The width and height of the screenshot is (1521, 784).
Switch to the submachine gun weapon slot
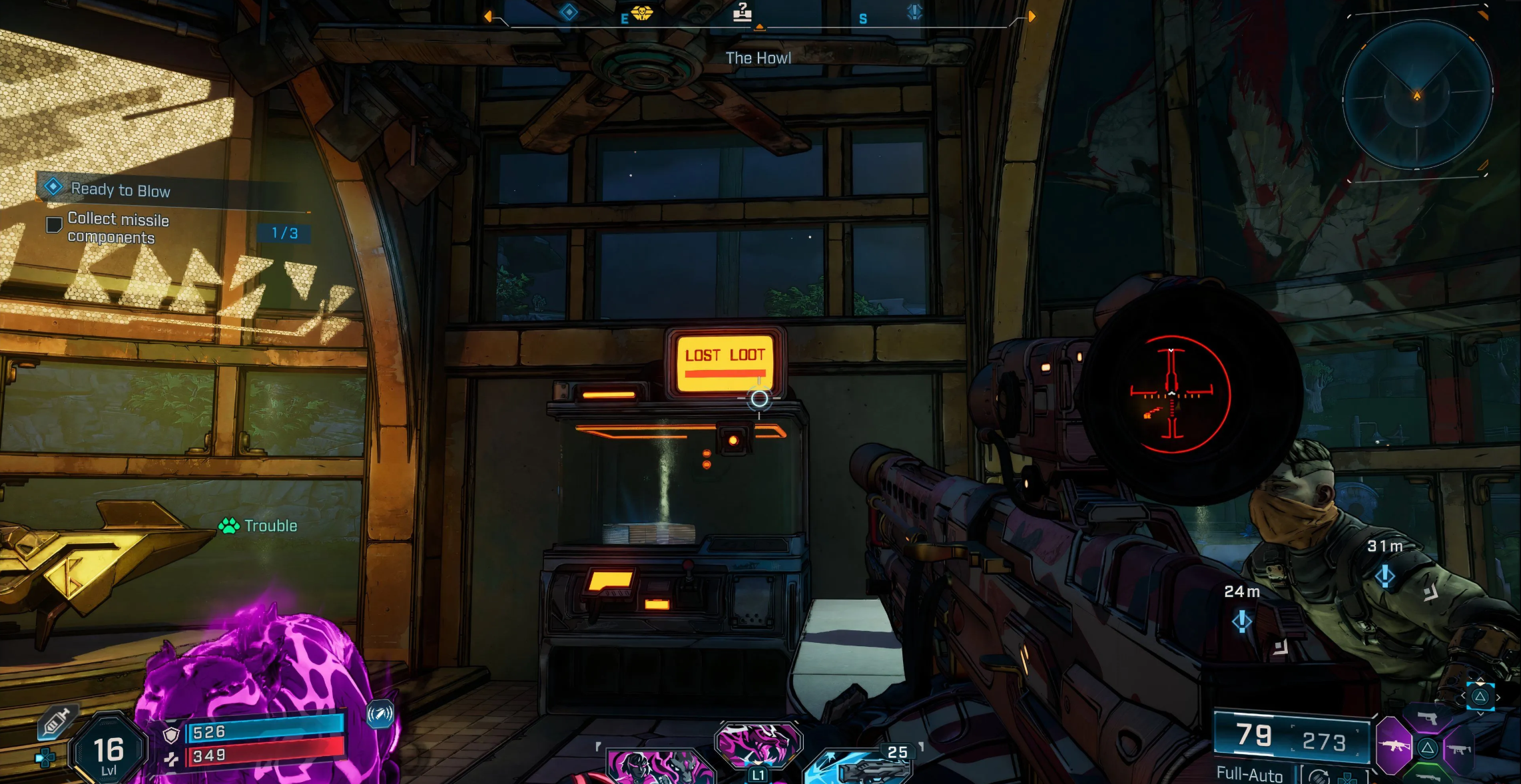[1458, 749]
